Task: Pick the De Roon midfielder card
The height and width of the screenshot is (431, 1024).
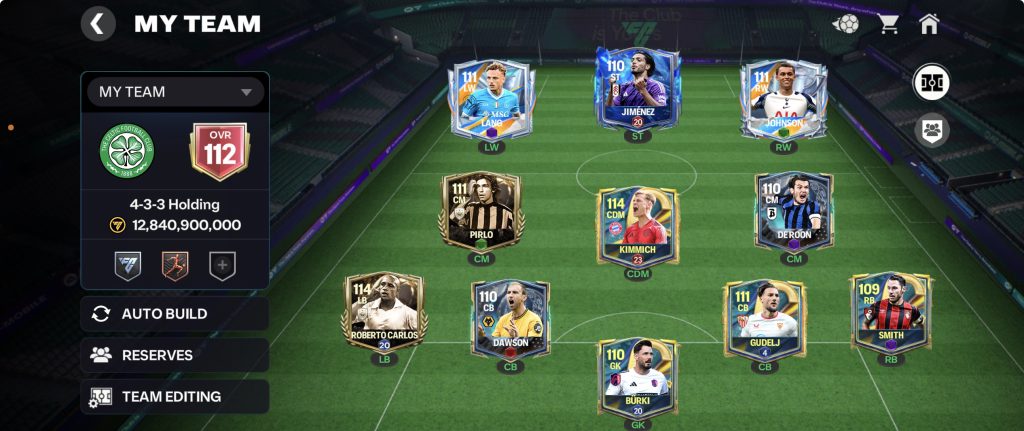Action: coord(794,210)
